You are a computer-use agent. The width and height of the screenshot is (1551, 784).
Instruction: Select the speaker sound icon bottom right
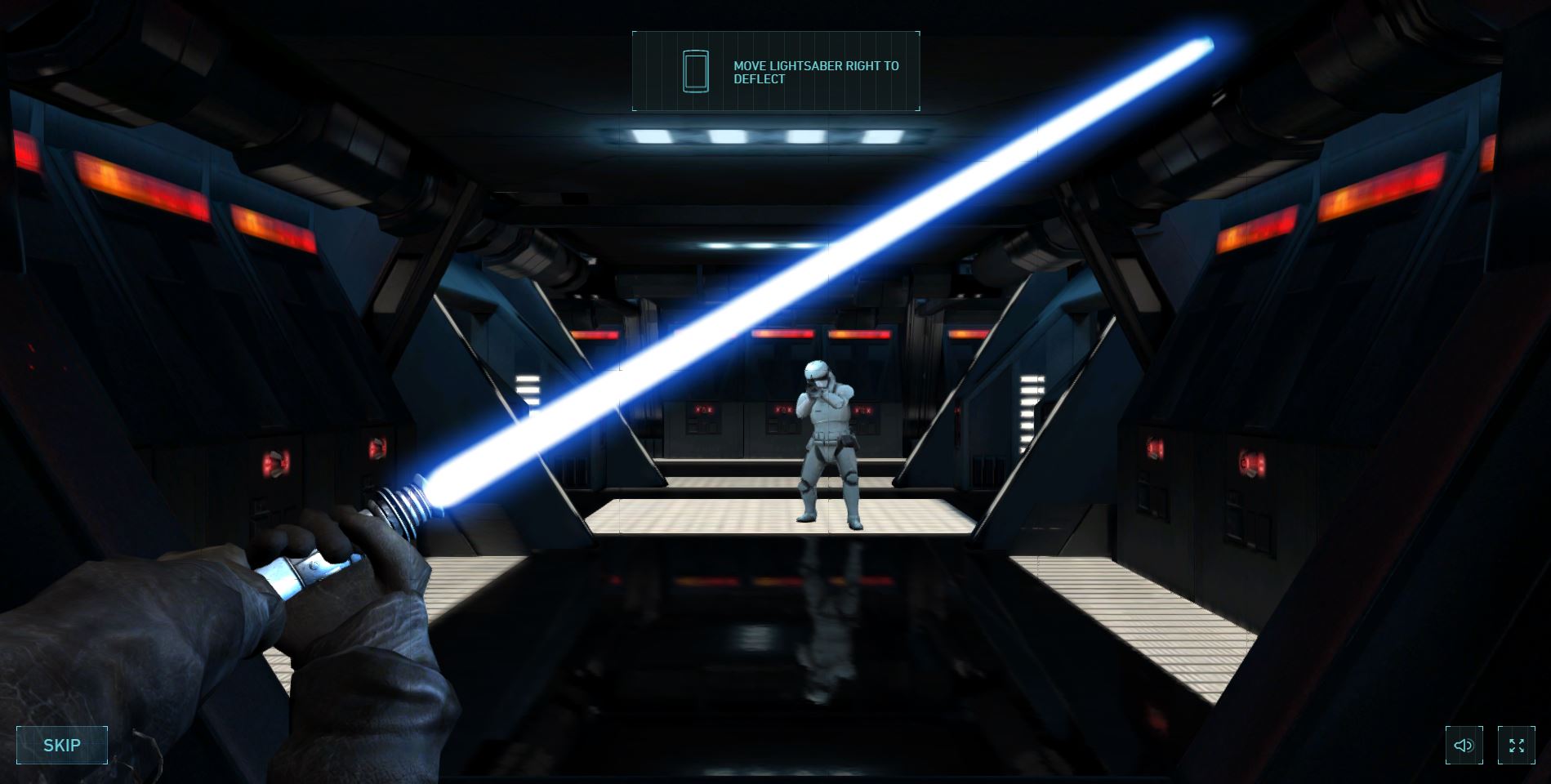(x=1463, y=744)
